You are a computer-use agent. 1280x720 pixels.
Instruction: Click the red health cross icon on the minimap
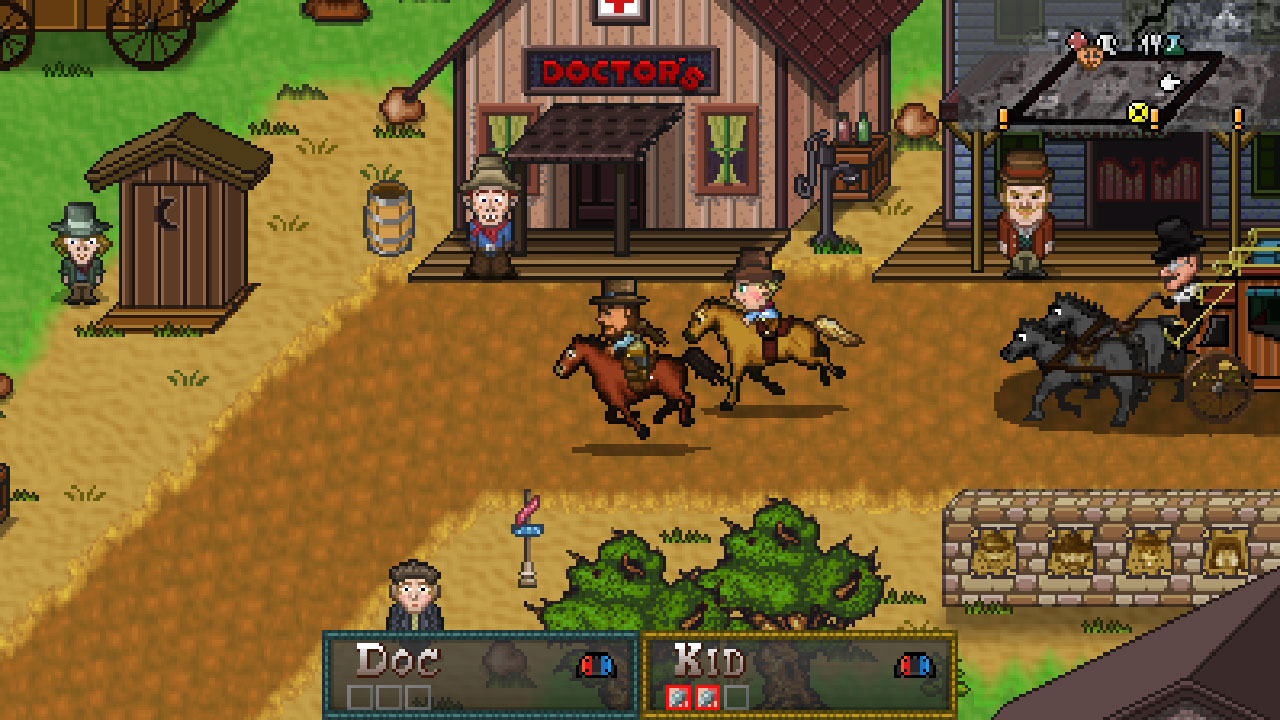[x=1078, y=40]
